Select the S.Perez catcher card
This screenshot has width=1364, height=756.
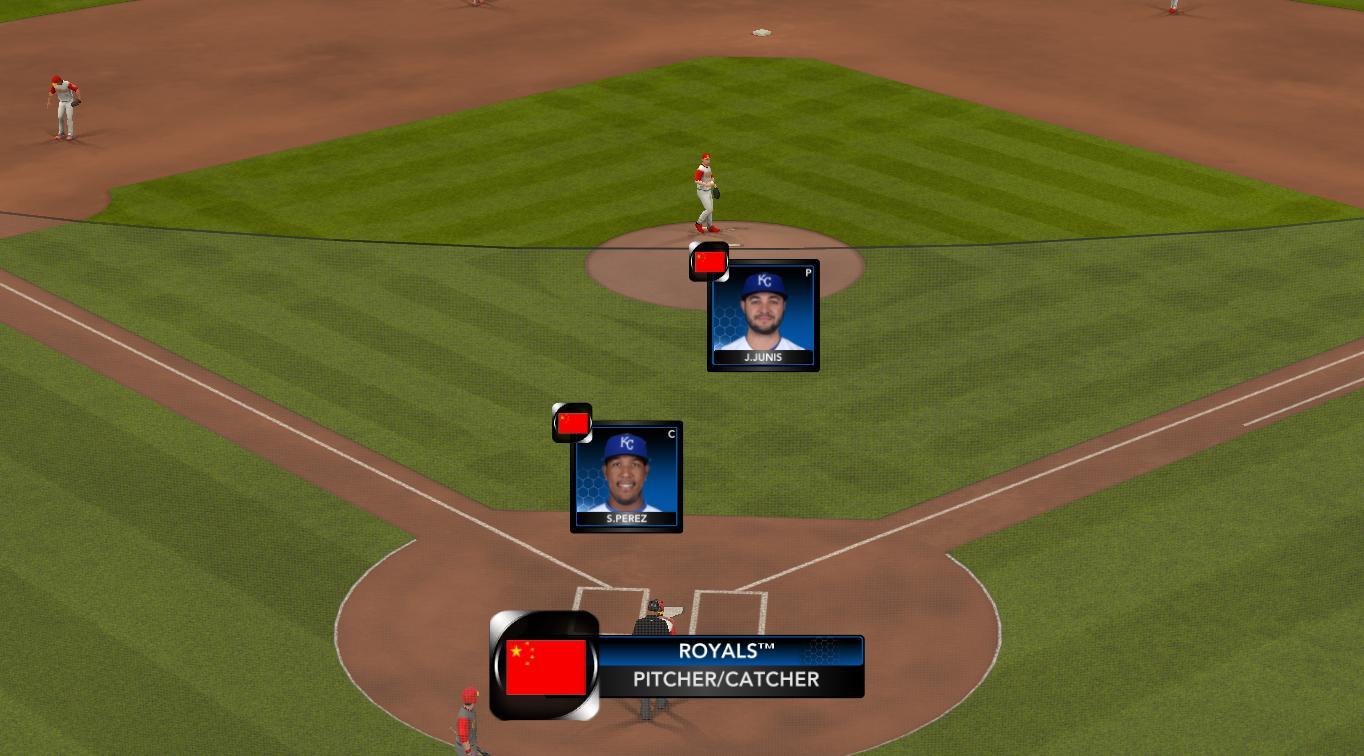click(626, 477)
